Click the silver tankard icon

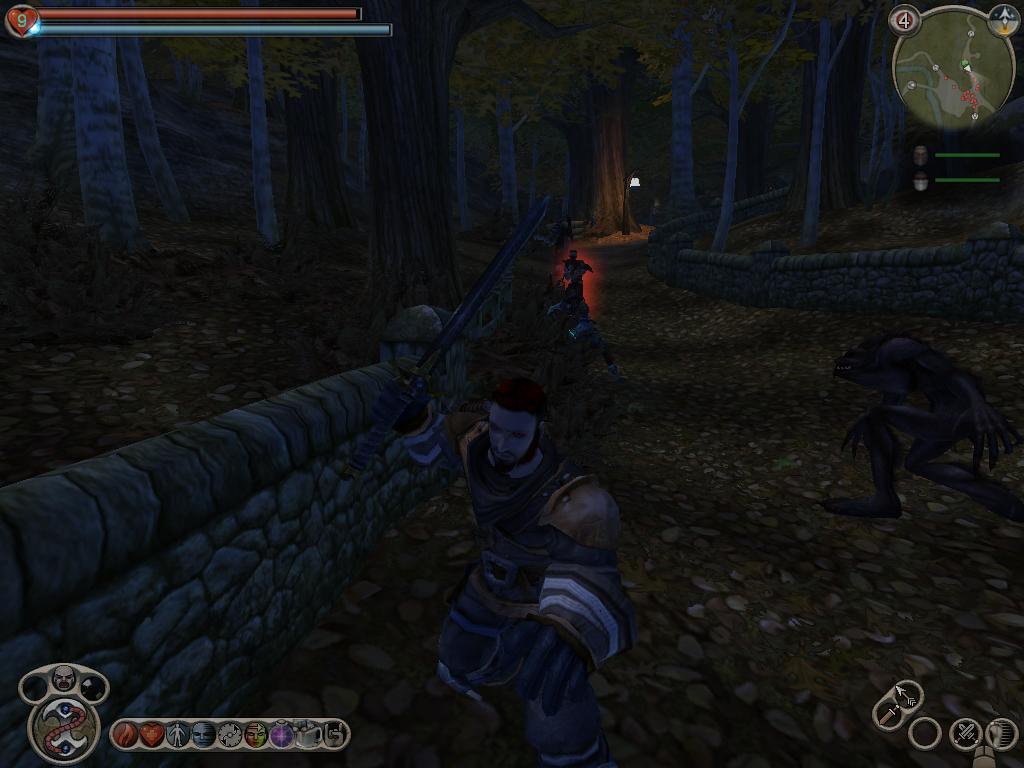[x=309, y=735]
